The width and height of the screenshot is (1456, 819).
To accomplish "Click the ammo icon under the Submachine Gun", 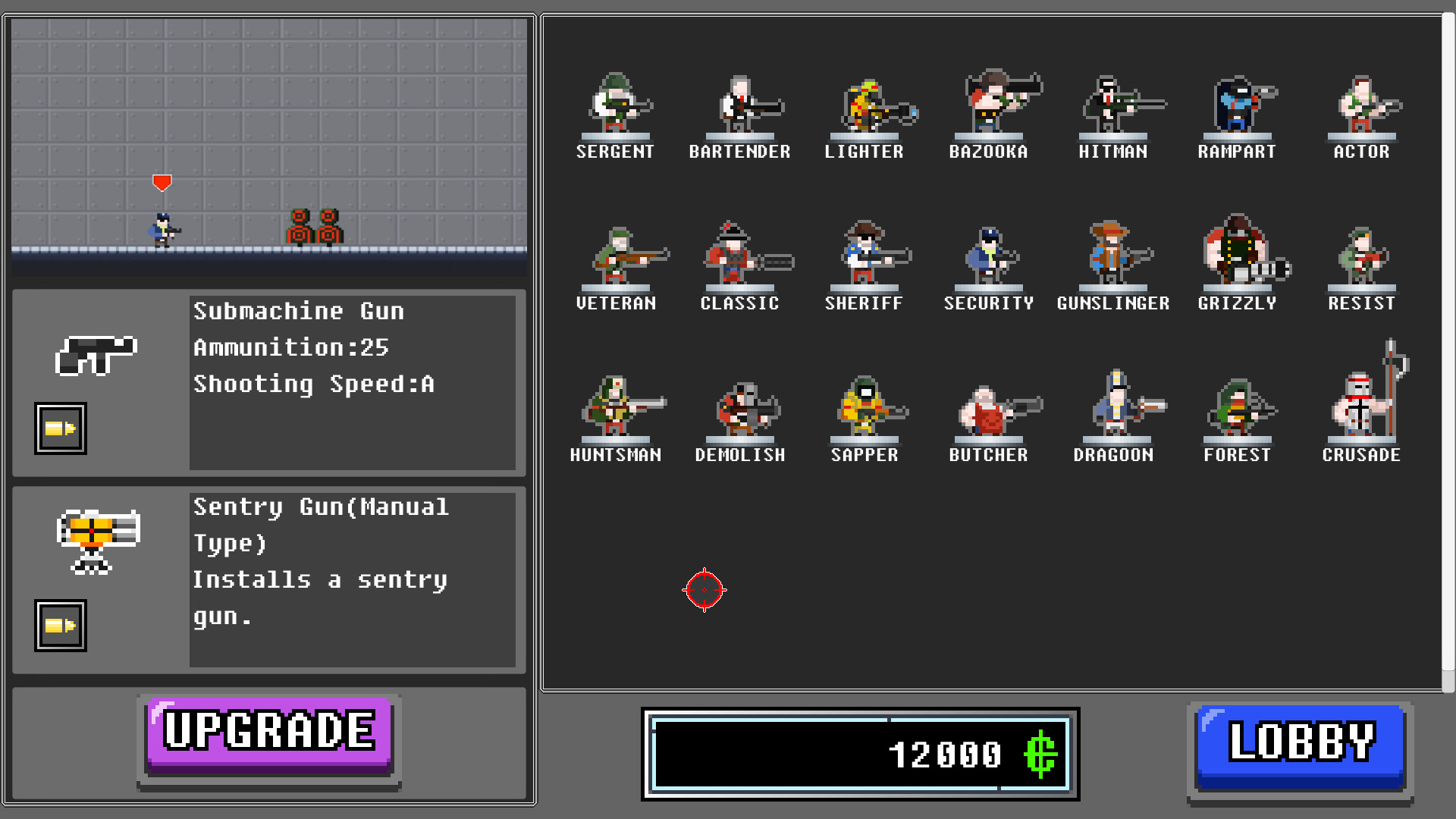I will click(60, 427).
